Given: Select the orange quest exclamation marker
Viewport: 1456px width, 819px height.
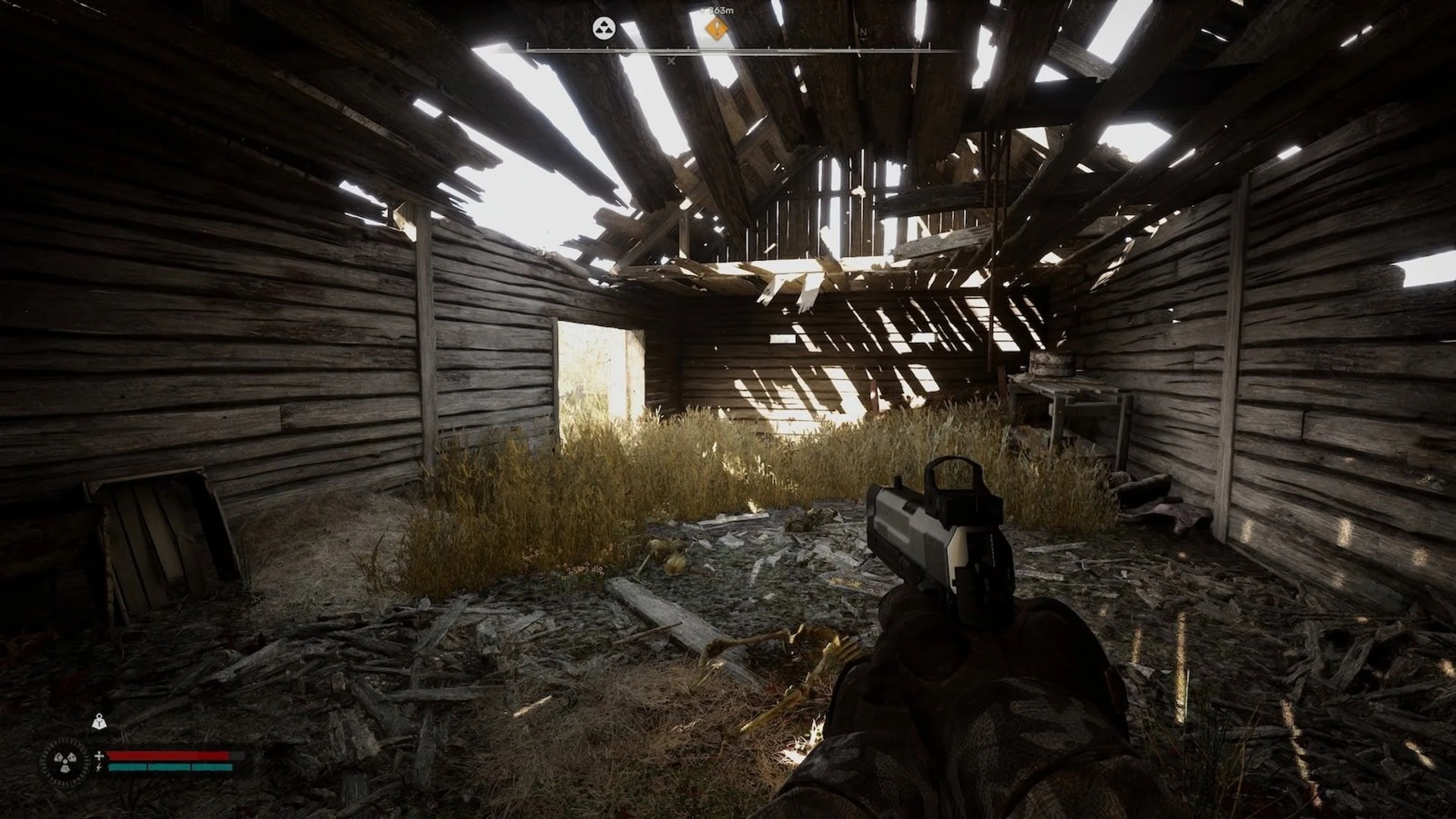Looking at the screenshot, I should [x=717, y=29].
